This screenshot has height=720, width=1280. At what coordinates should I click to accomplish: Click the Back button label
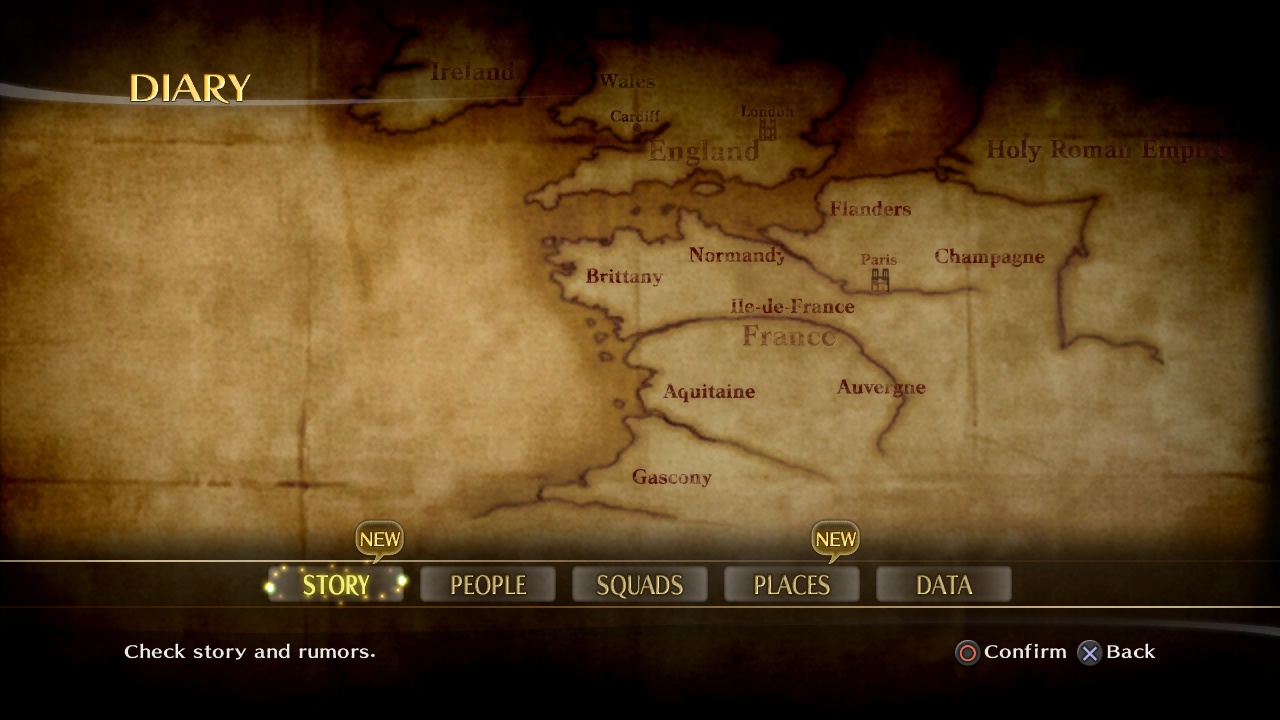[x=1130, y=652]
